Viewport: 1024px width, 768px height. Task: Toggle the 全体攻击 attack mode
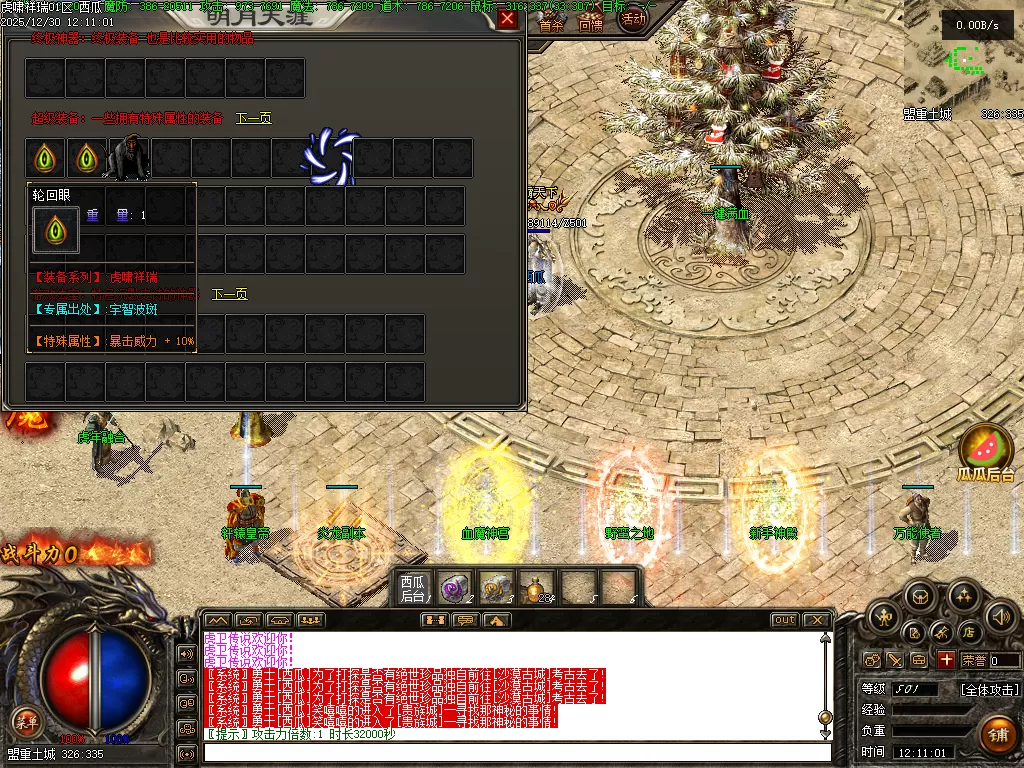[989, 689]
